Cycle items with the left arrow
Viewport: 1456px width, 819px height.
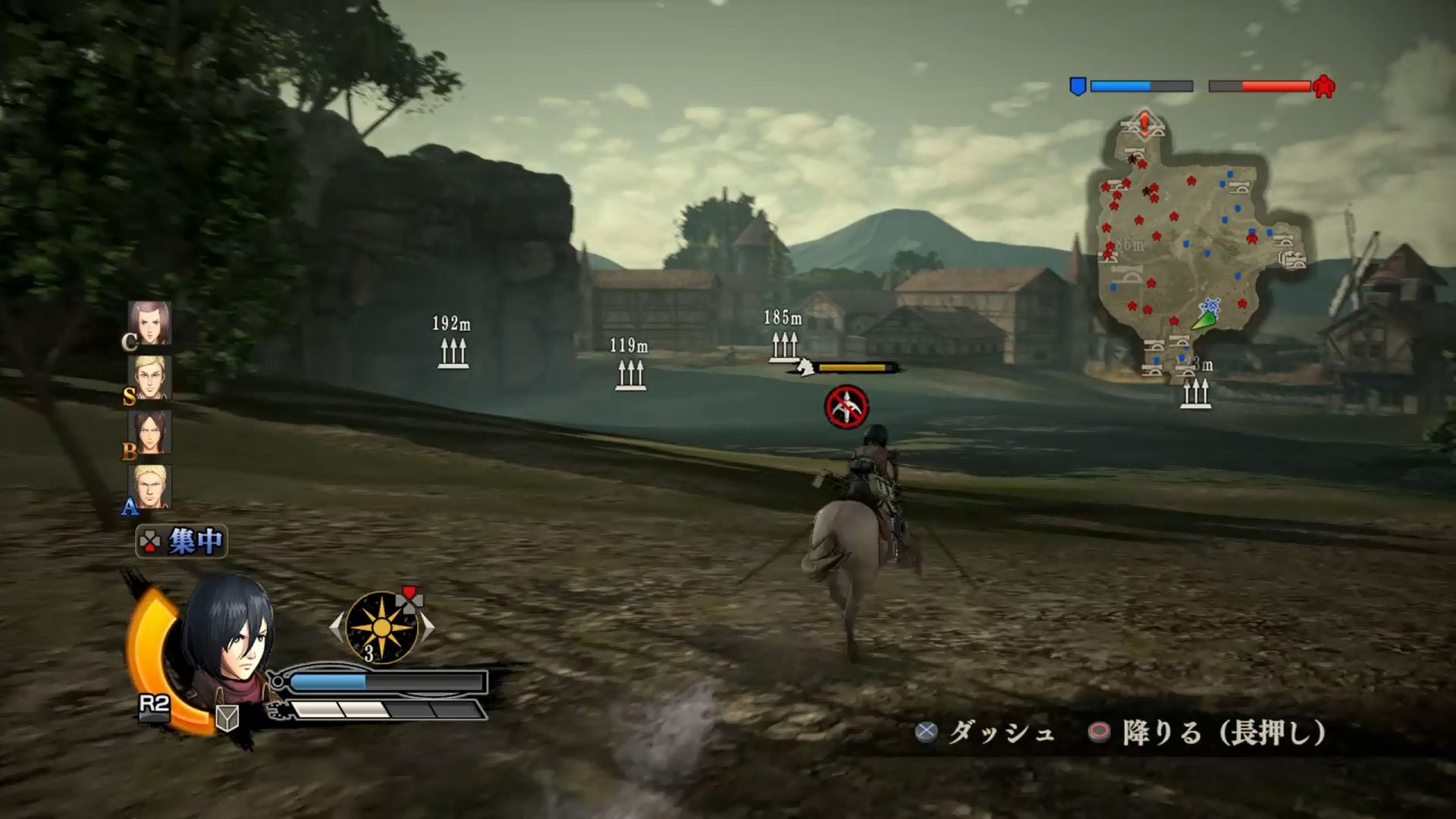coord(336,627)
